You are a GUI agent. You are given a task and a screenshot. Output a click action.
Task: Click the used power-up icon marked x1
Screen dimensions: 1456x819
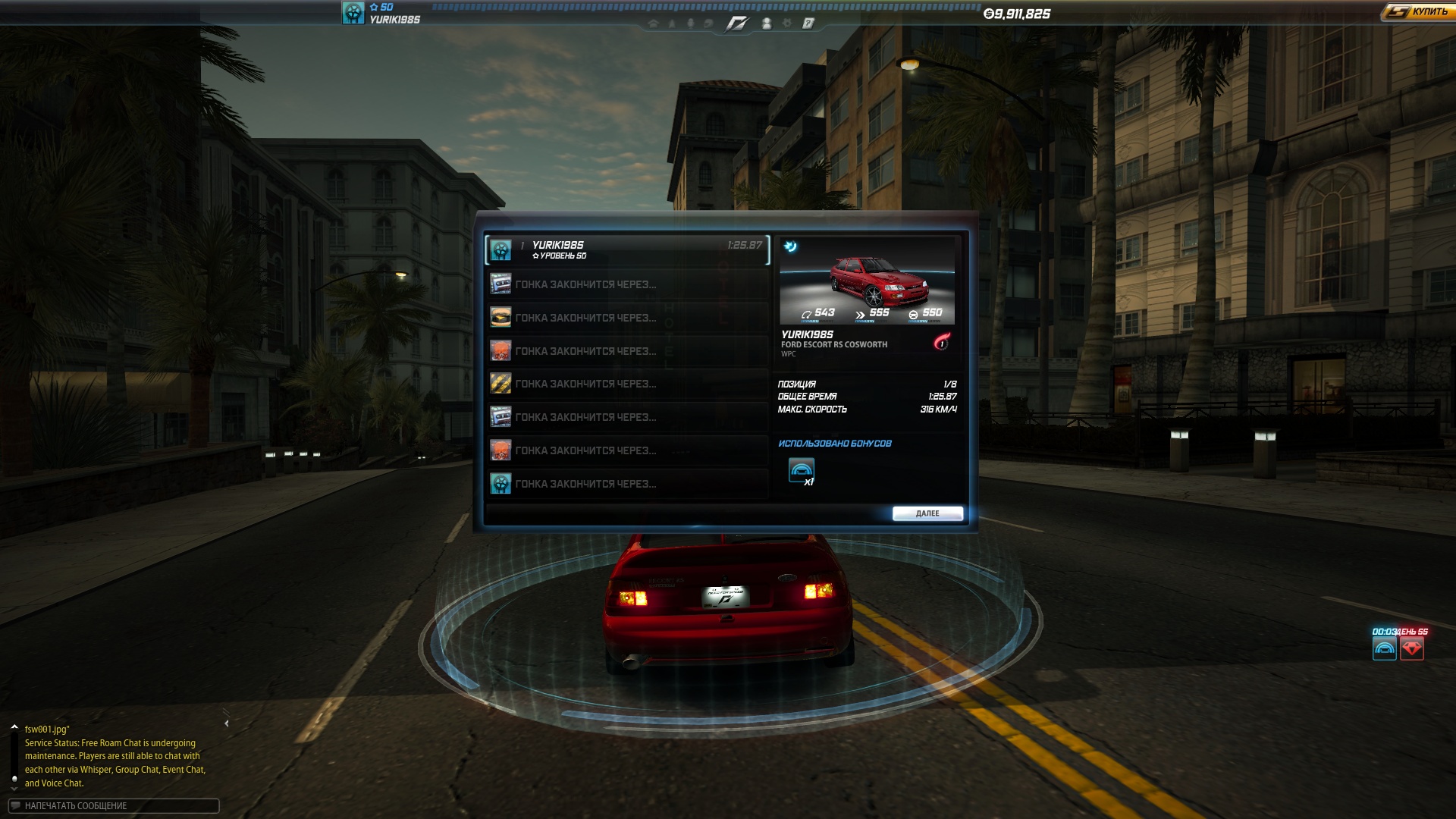pos(802,471)
